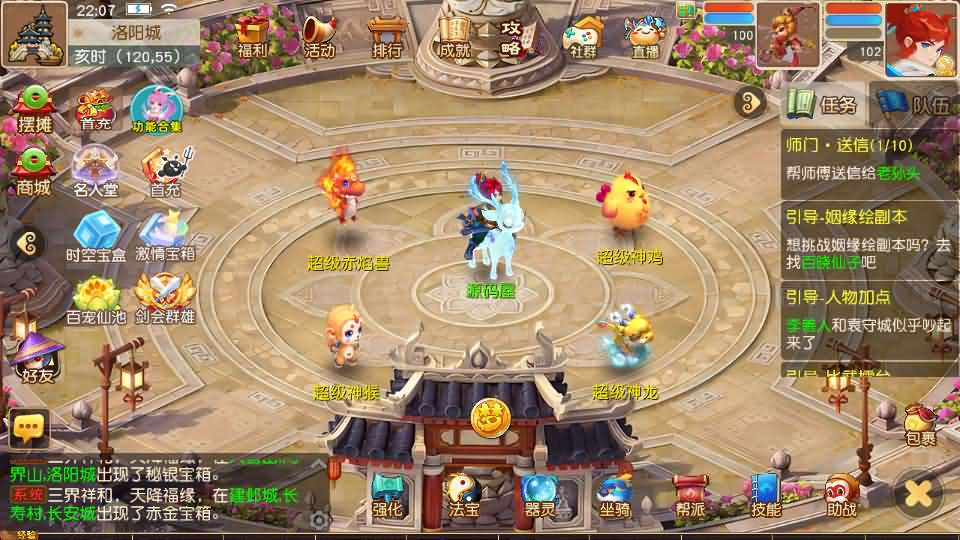
Task: Open the 攻略 strategy guide
Action: (x=512, y=35)
